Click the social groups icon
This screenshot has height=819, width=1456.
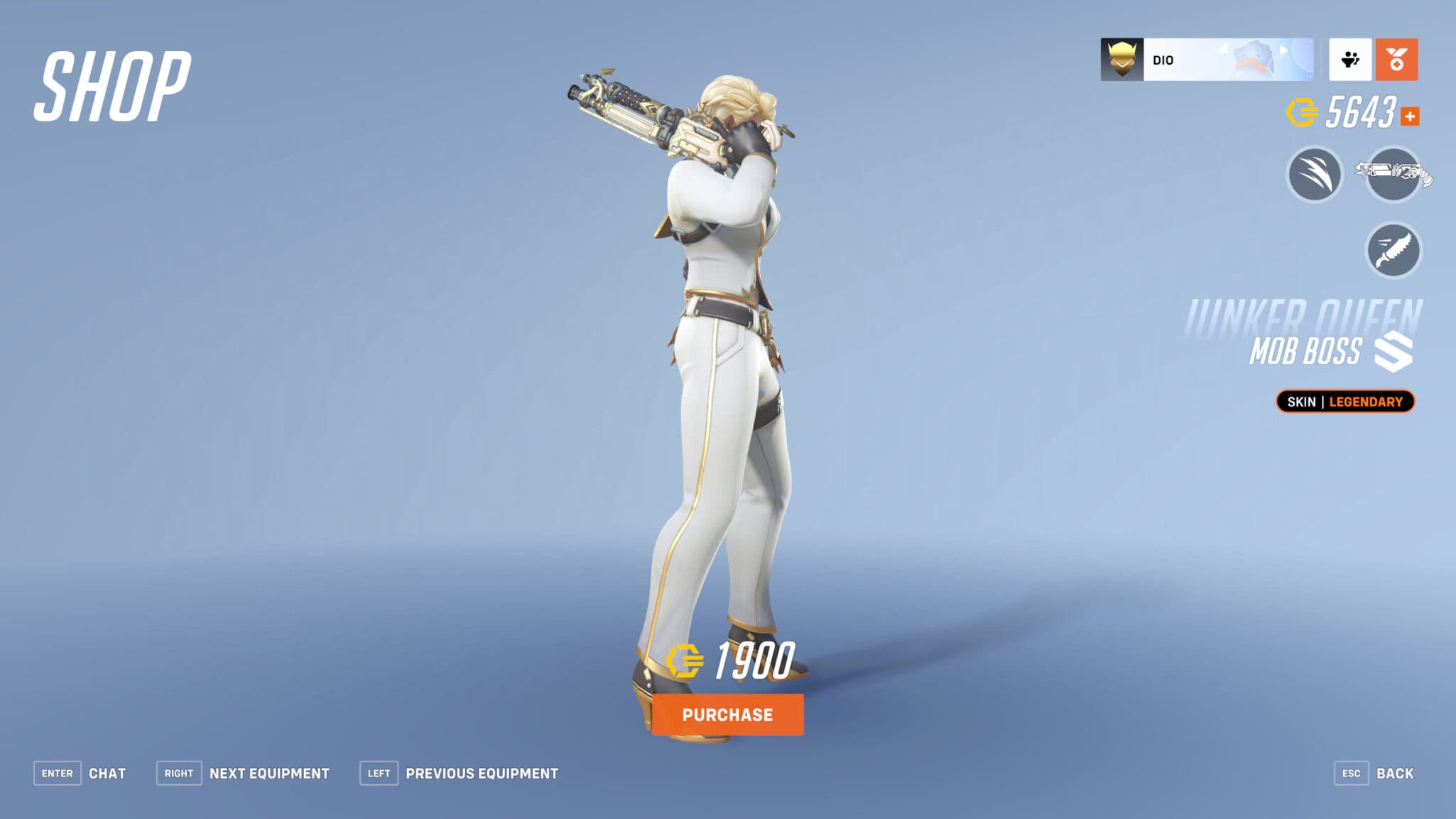click(1350, 60)
